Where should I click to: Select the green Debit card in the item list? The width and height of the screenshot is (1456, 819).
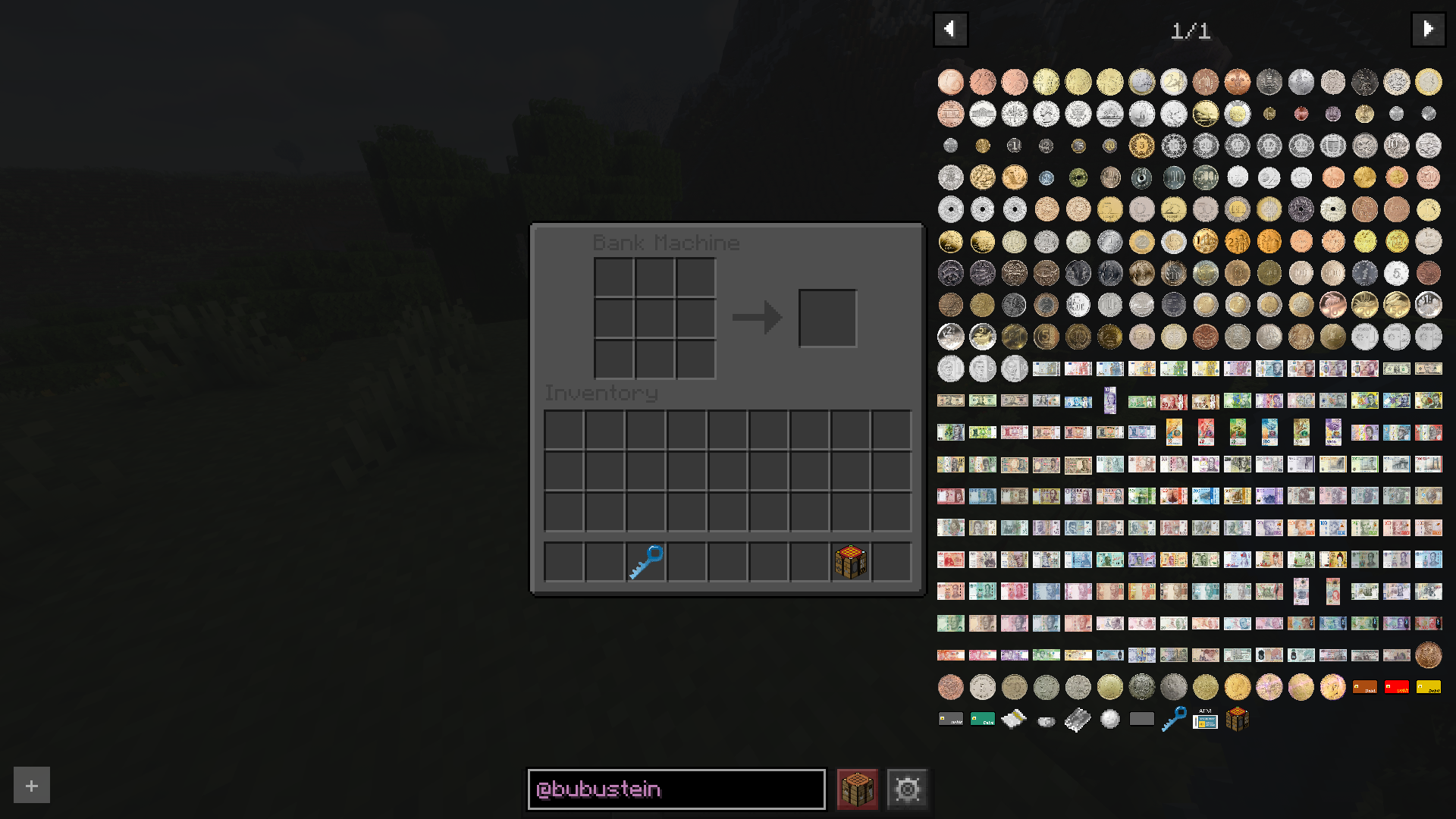point(983,718)
